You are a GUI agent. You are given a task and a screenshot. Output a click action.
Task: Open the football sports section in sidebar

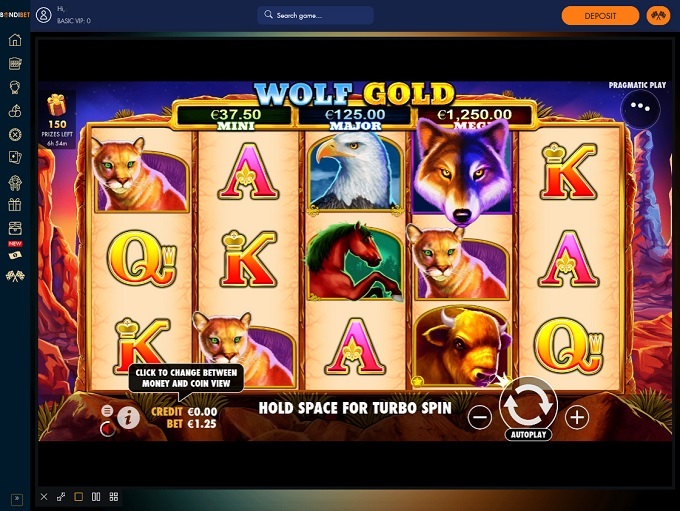15,134
